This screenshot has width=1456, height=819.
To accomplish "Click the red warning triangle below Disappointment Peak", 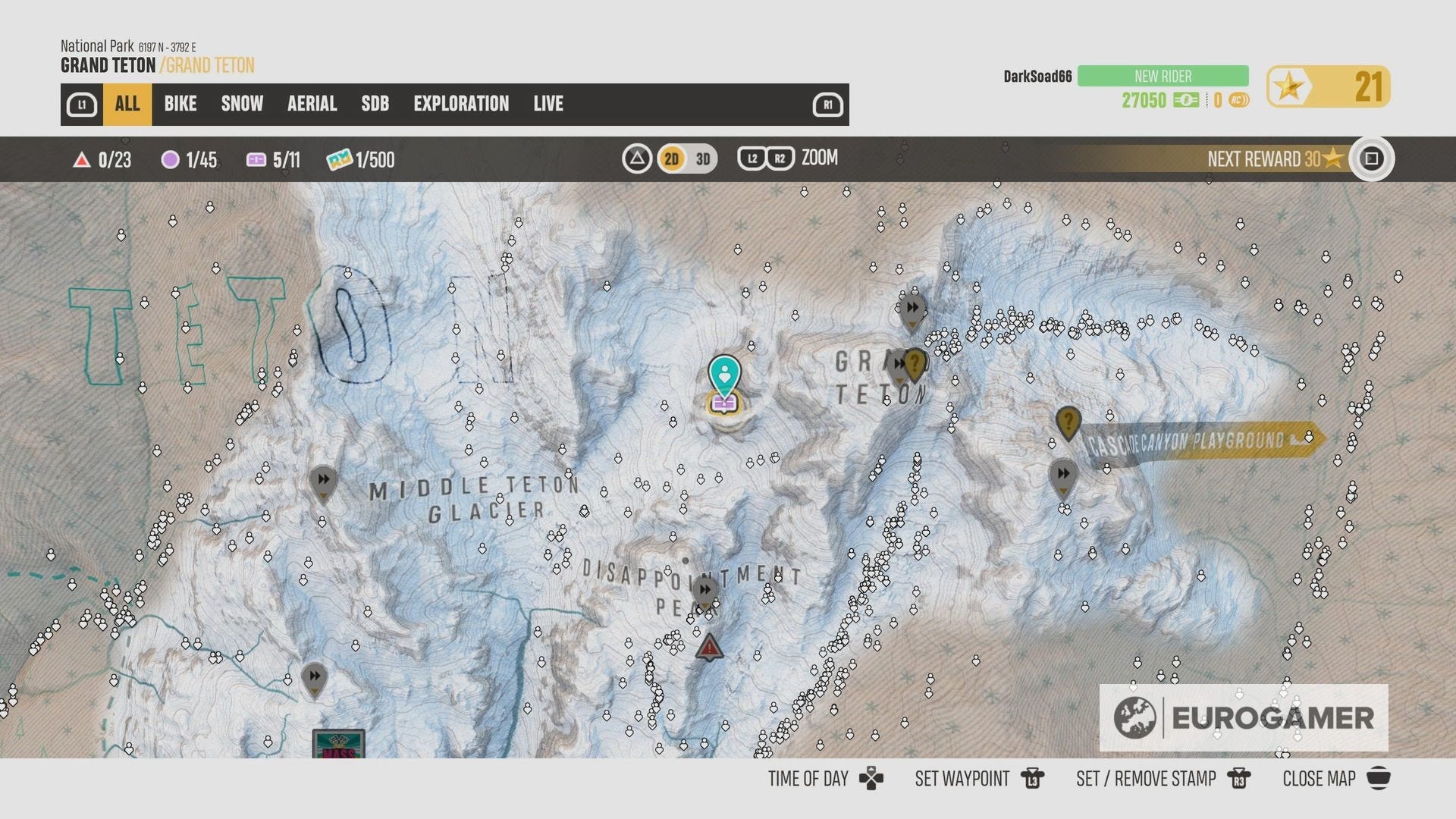I will (708, 646).
